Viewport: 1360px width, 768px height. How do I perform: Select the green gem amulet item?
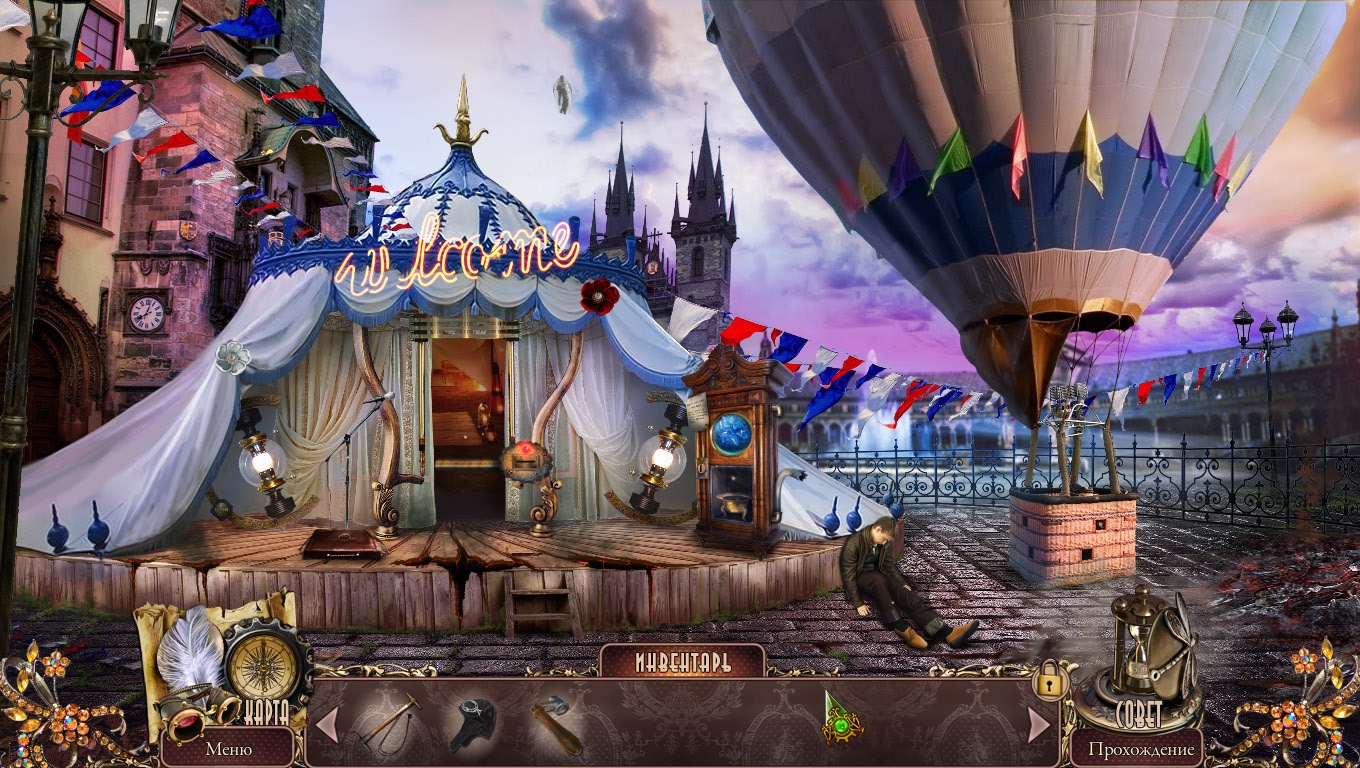(841, 720)
